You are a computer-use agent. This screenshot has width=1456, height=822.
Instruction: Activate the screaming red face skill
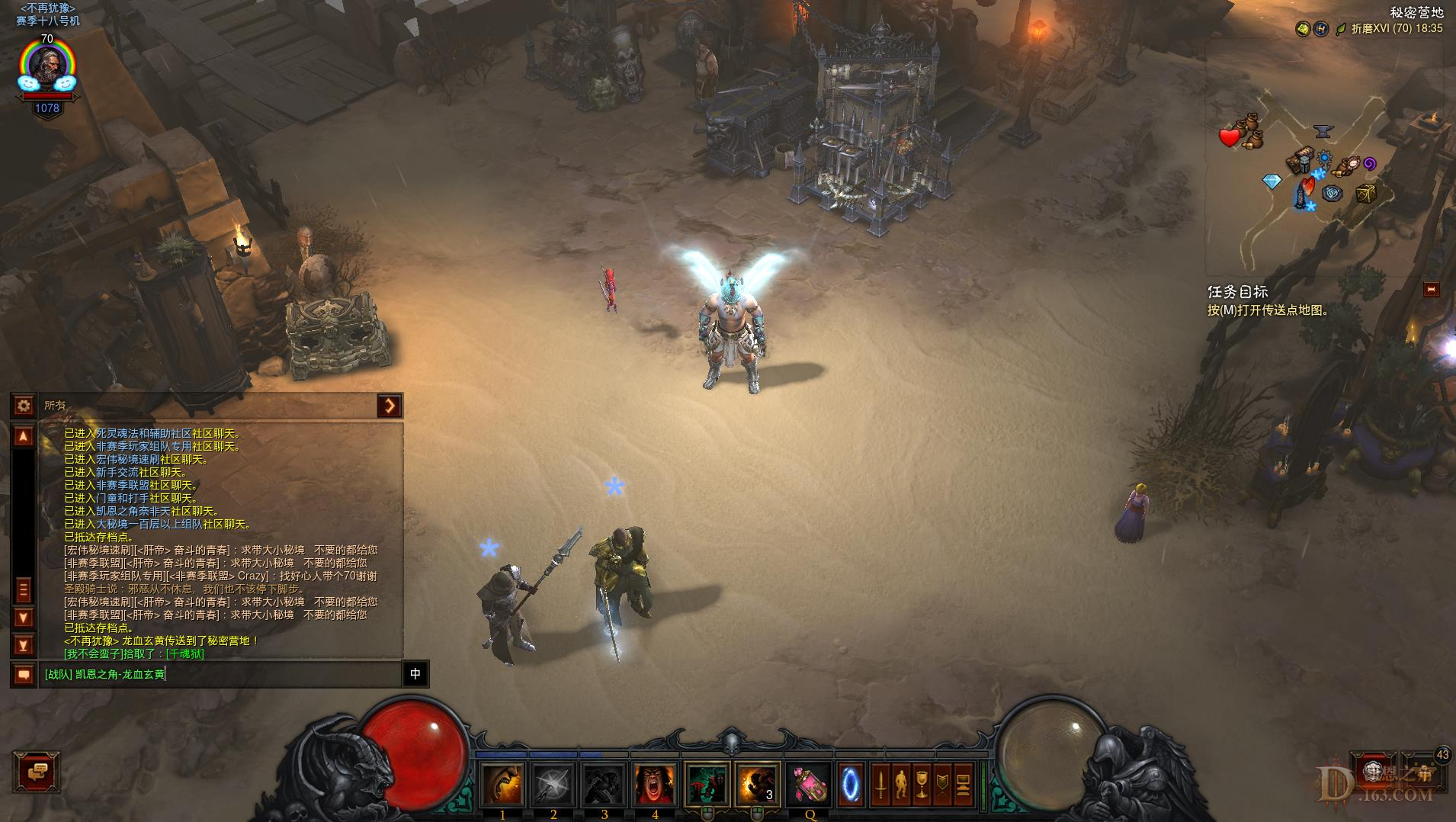point(655,784)
